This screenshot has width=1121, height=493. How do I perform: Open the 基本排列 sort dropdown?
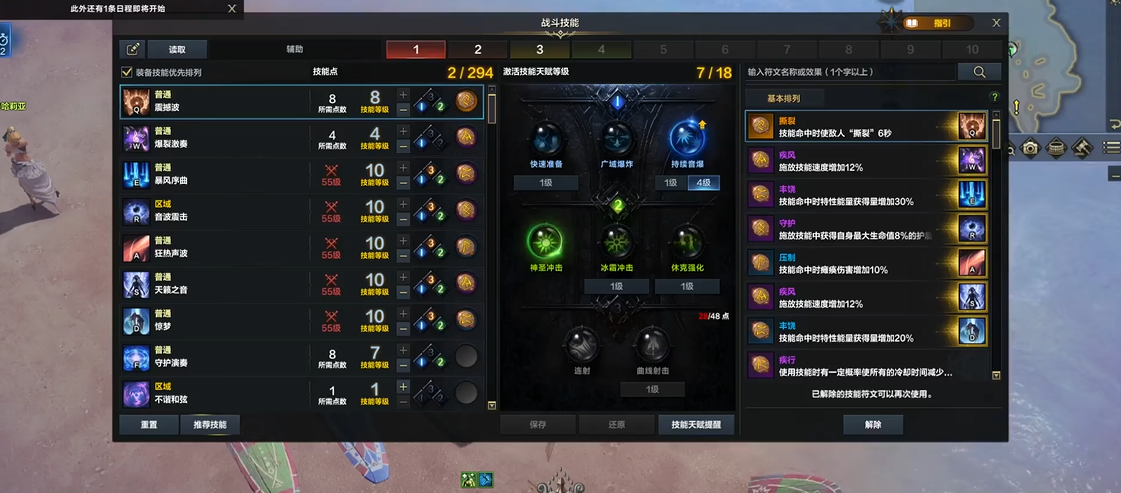pos(783,98)
